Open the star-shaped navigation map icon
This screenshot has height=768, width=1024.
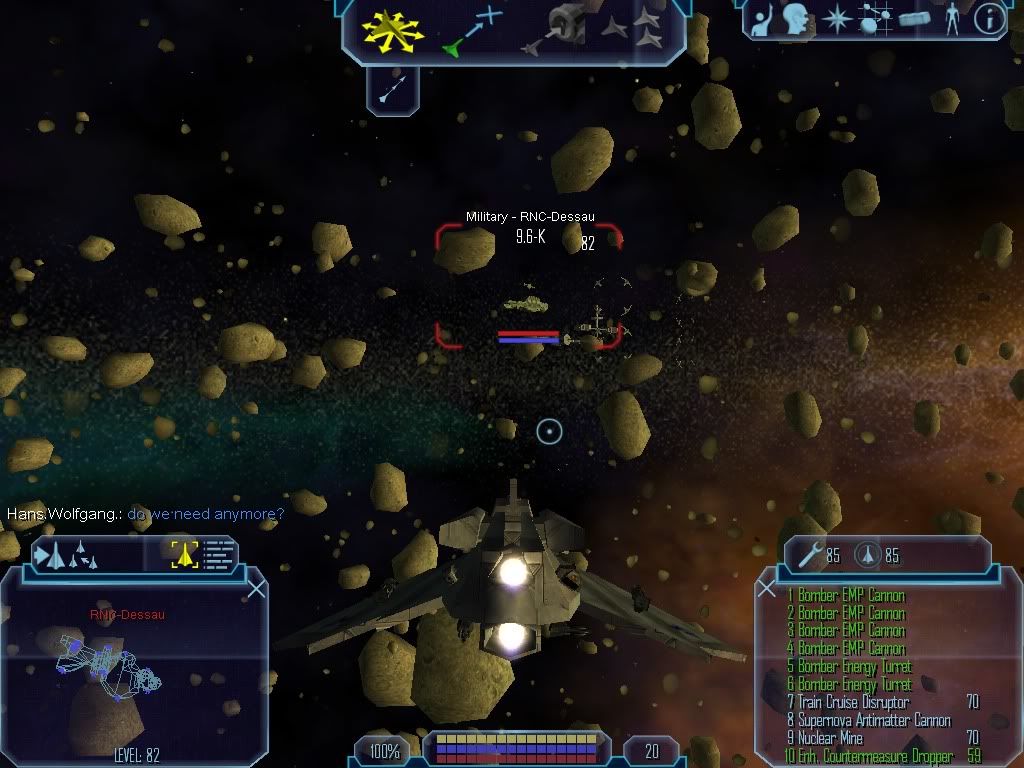(837, 19)
